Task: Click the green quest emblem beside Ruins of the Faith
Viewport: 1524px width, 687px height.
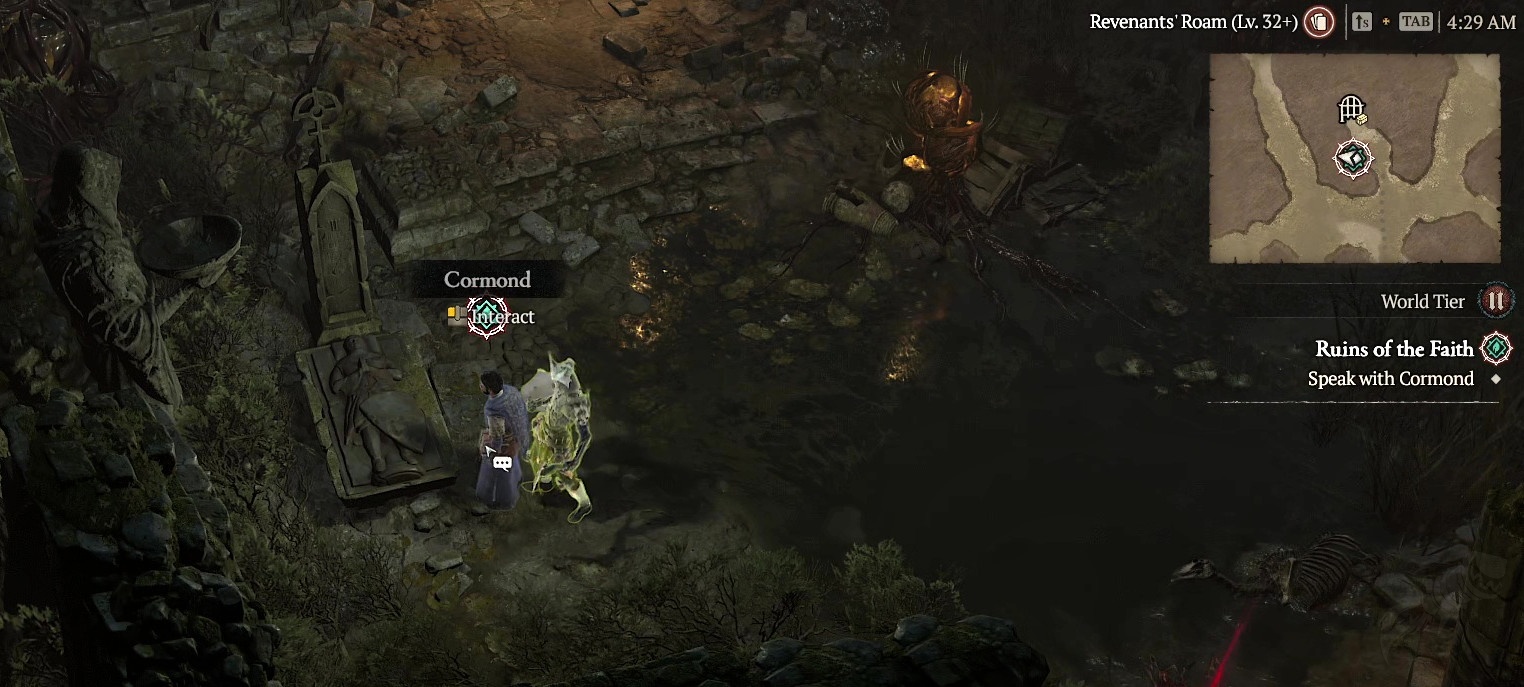Action: 1496,348
